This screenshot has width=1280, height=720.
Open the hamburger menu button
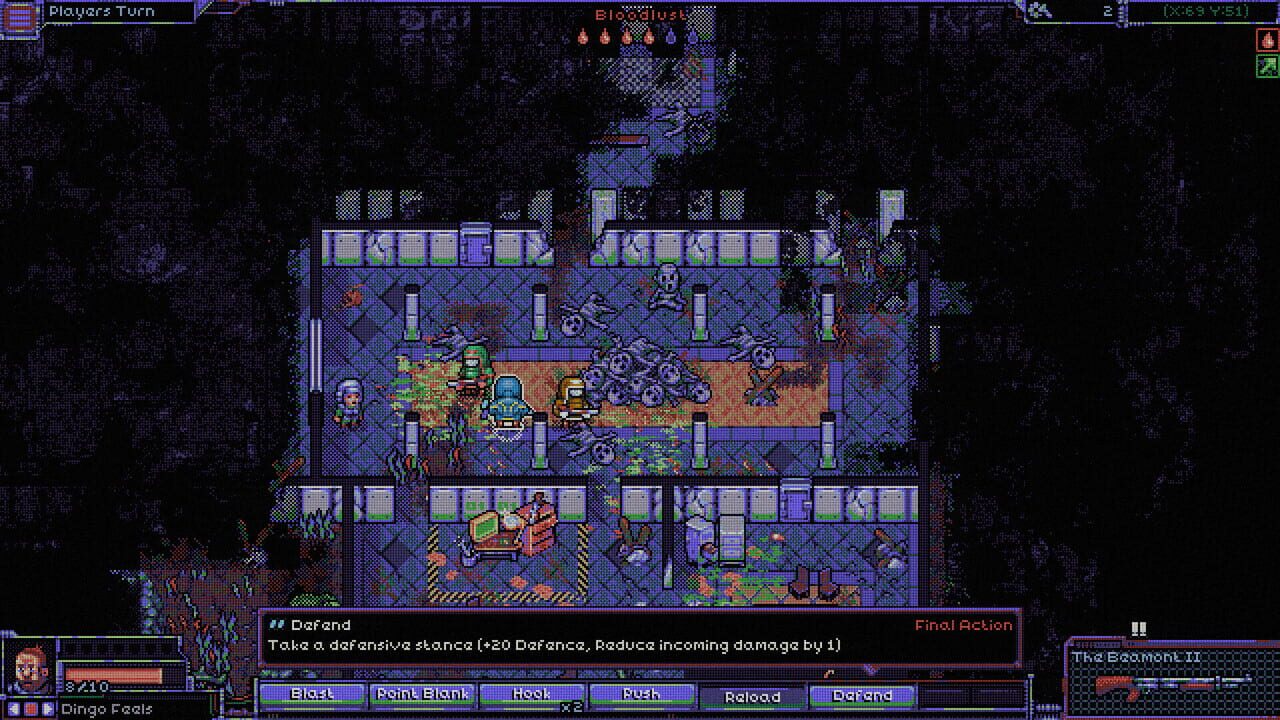(x=20, y=18)
